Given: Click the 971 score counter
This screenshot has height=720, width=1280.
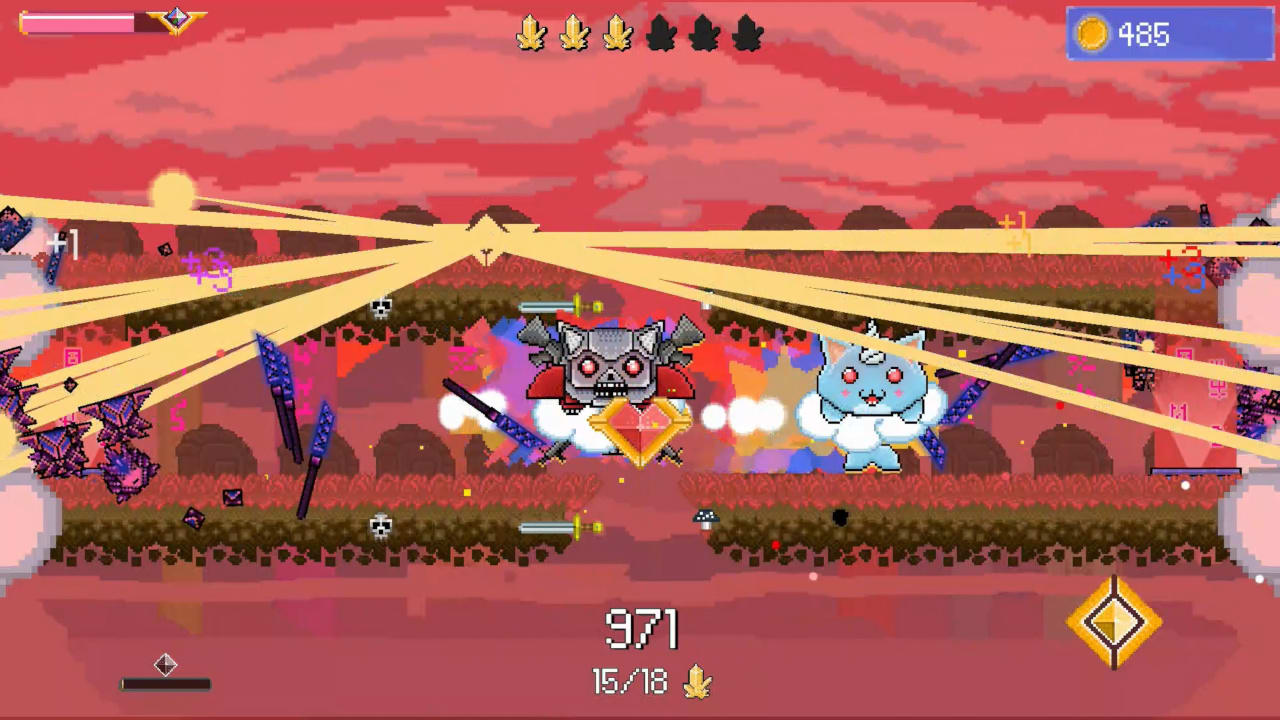Looking at the screenshot, I should pos(640,629).
